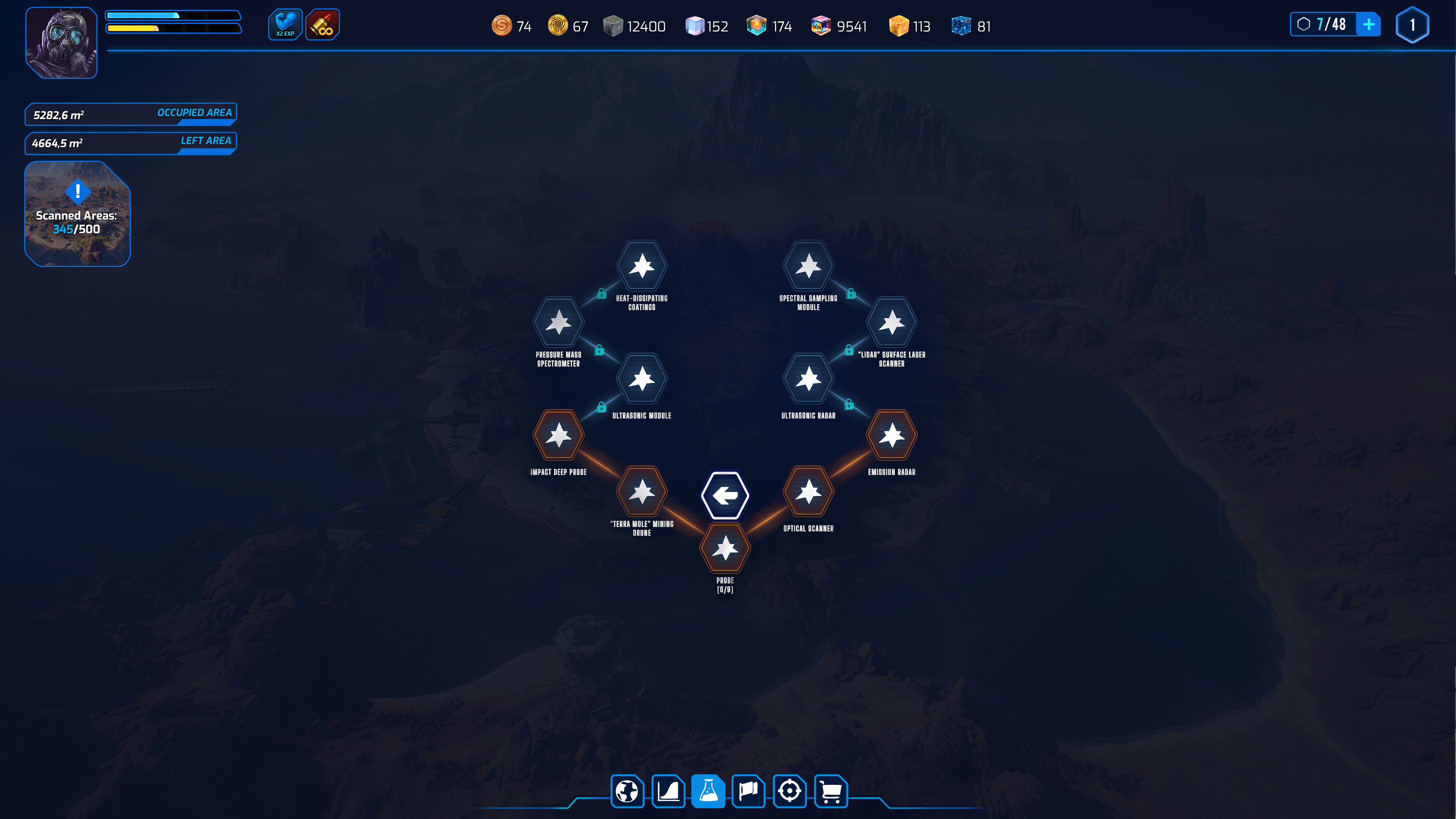Open the Heat-Dissipating Coatings node

coord(642,266)
